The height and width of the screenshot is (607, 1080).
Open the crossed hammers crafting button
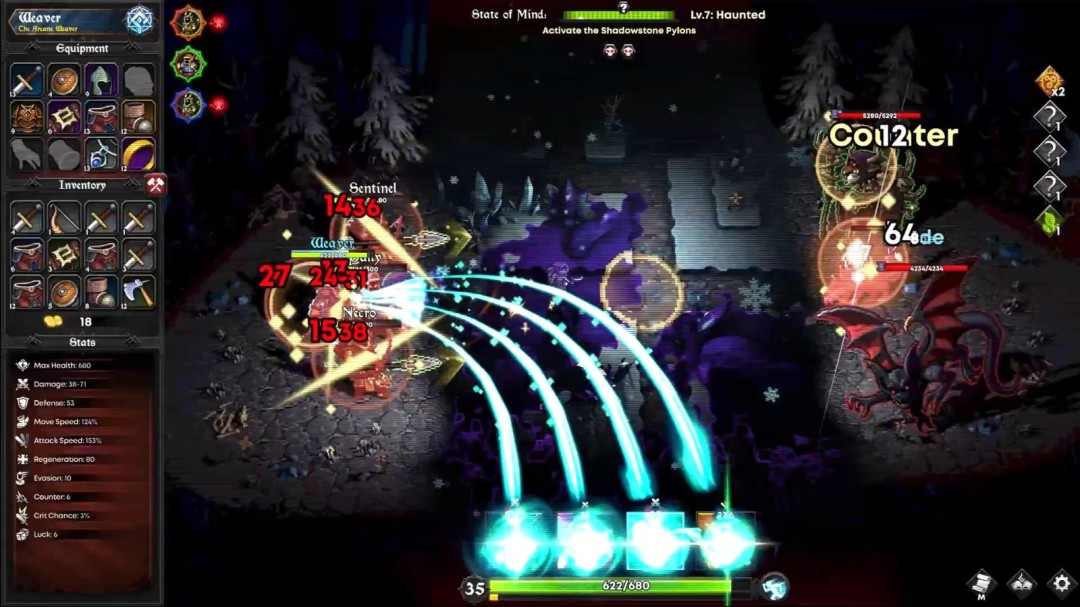[155, 185]
